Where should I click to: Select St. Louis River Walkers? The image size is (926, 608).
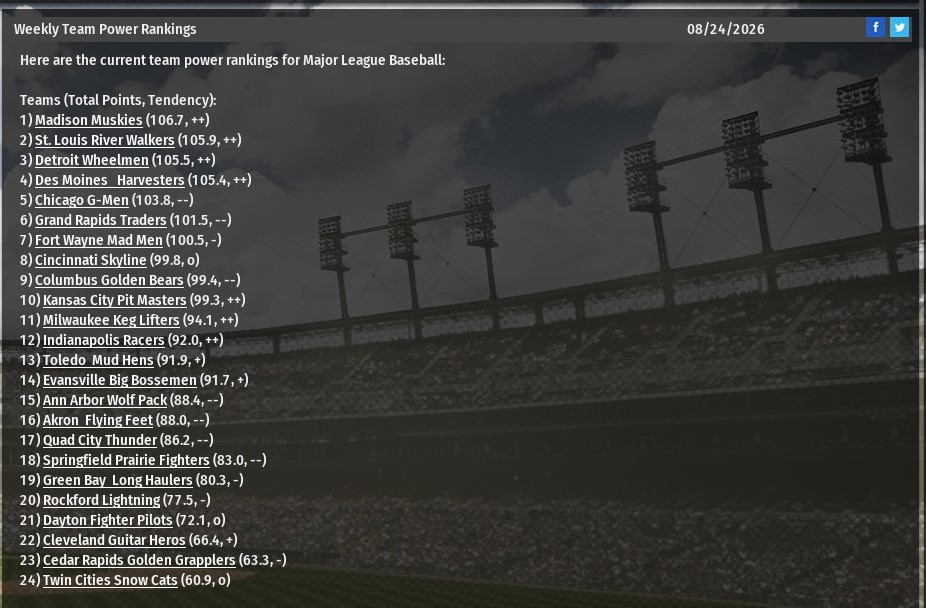tap(104, 140)
